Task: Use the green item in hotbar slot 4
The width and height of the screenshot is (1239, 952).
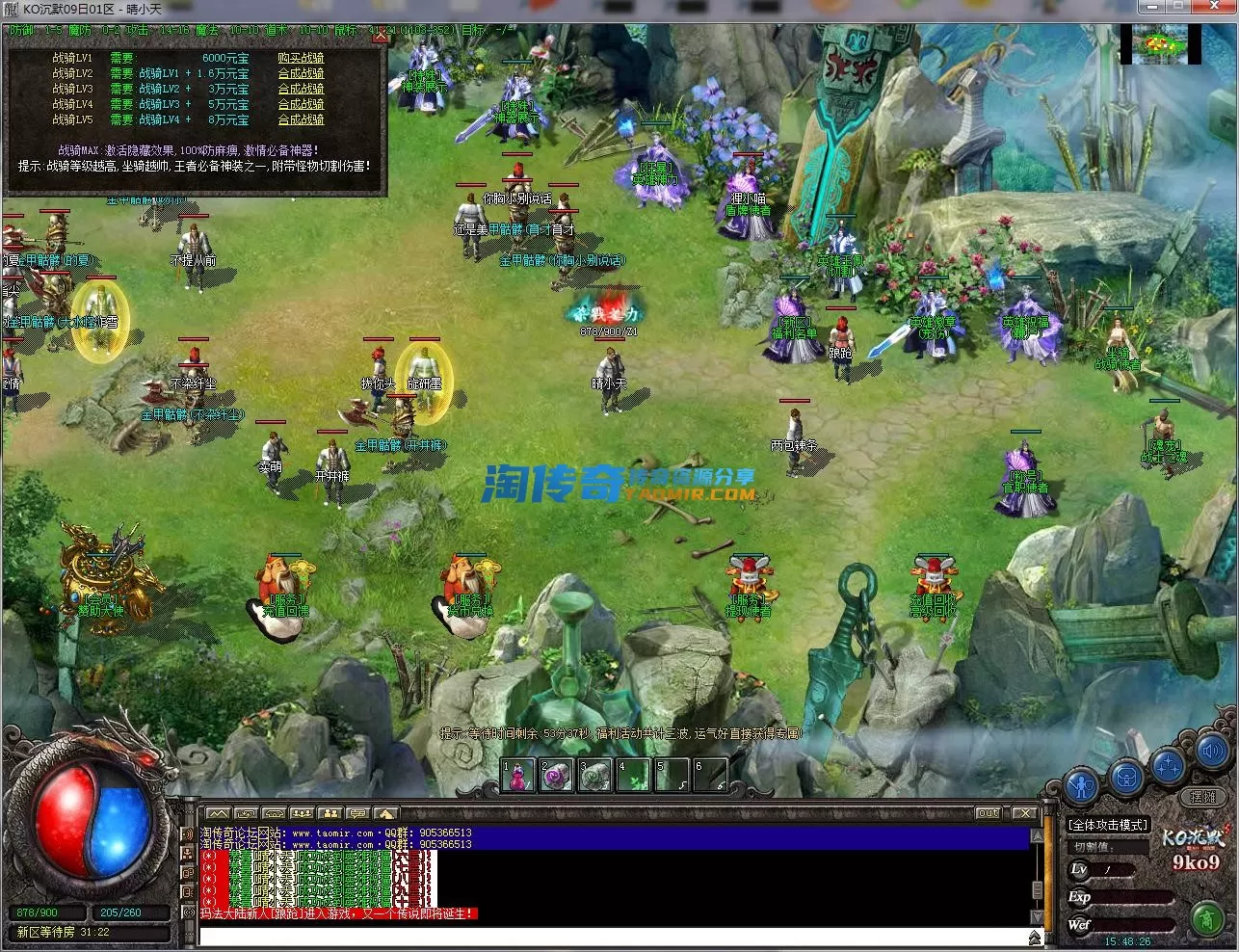Action: [x=633, y=776]
